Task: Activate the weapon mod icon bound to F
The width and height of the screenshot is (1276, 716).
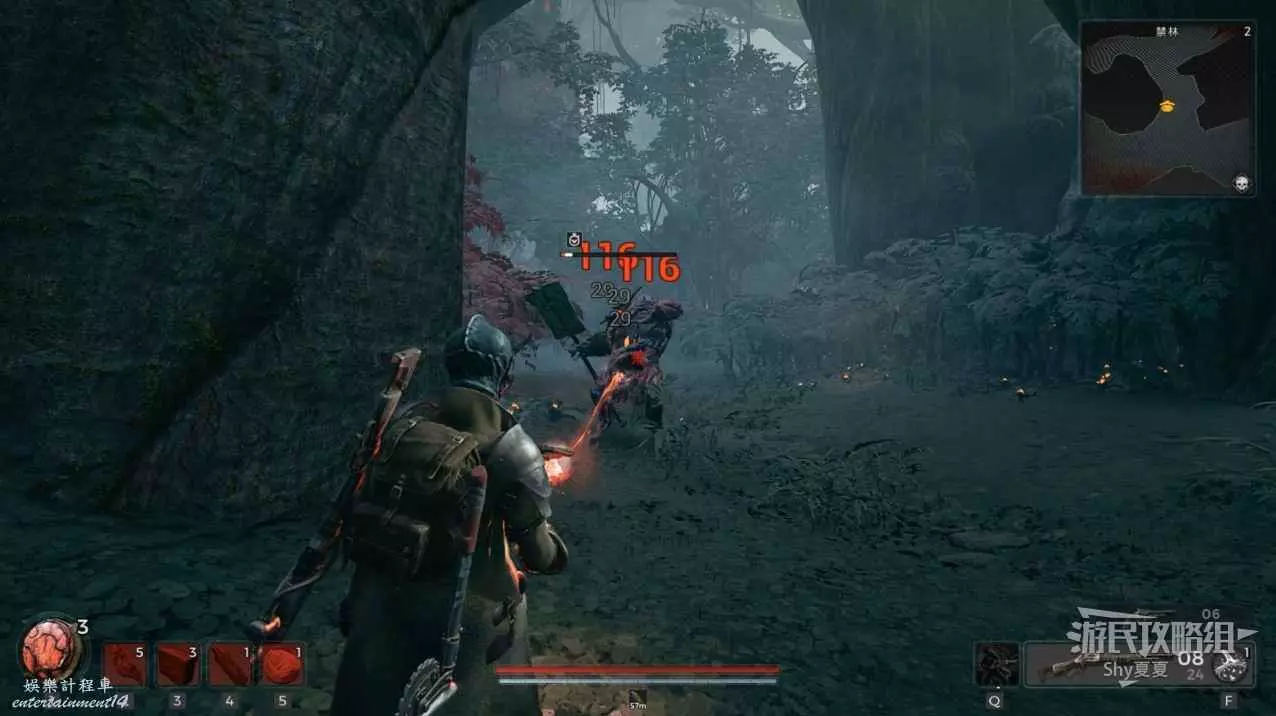Action: 1227,664
